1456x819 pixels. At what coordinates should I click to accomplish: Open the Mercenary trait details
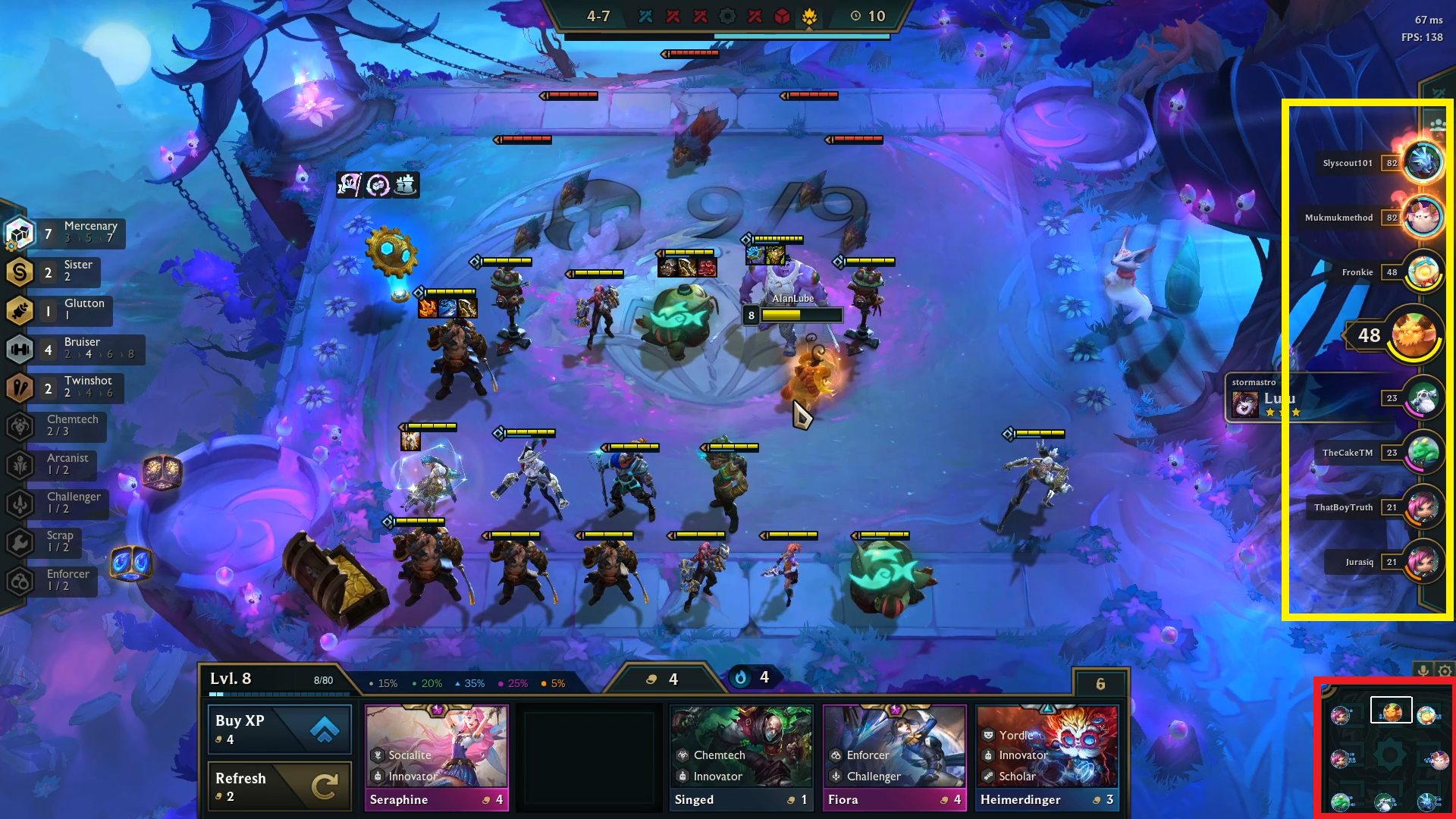pos(64,233)
